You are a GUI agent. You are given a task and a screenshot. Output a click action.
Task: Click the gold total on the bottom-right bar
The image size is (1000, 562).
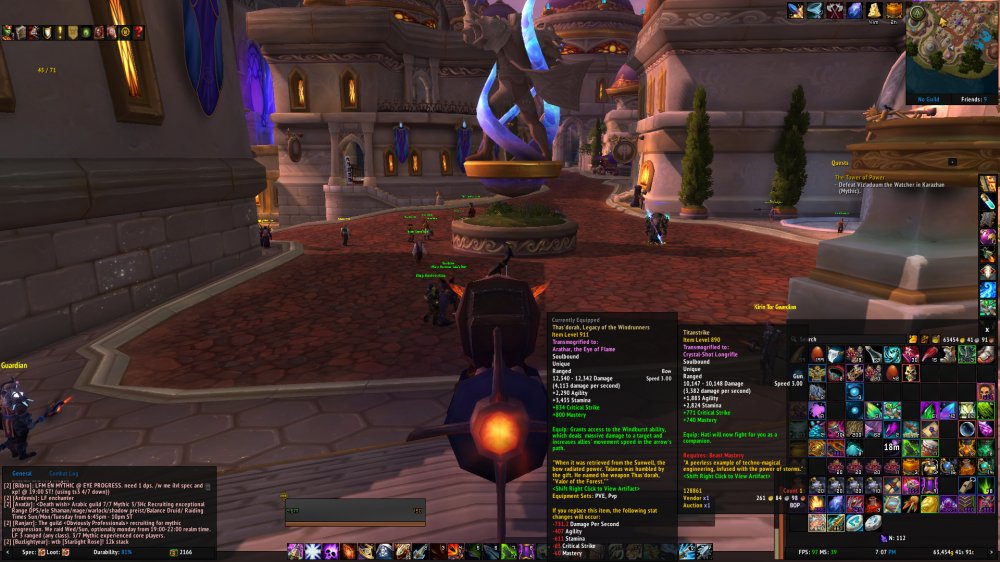[954, 551]
